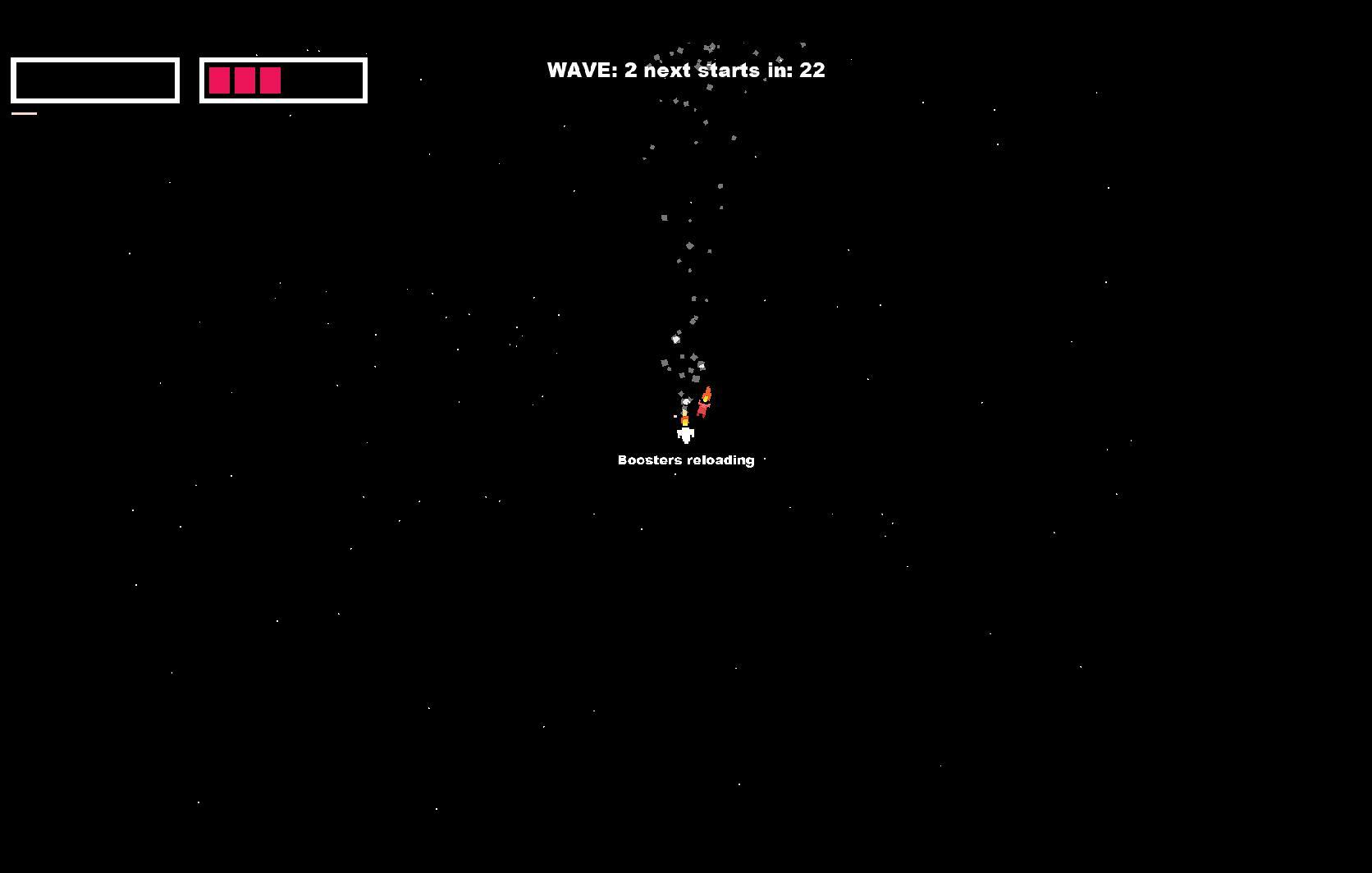Screen dimensions: 1372x873
Task: Click the third pink booster charge segment
Action: (271, 80)
